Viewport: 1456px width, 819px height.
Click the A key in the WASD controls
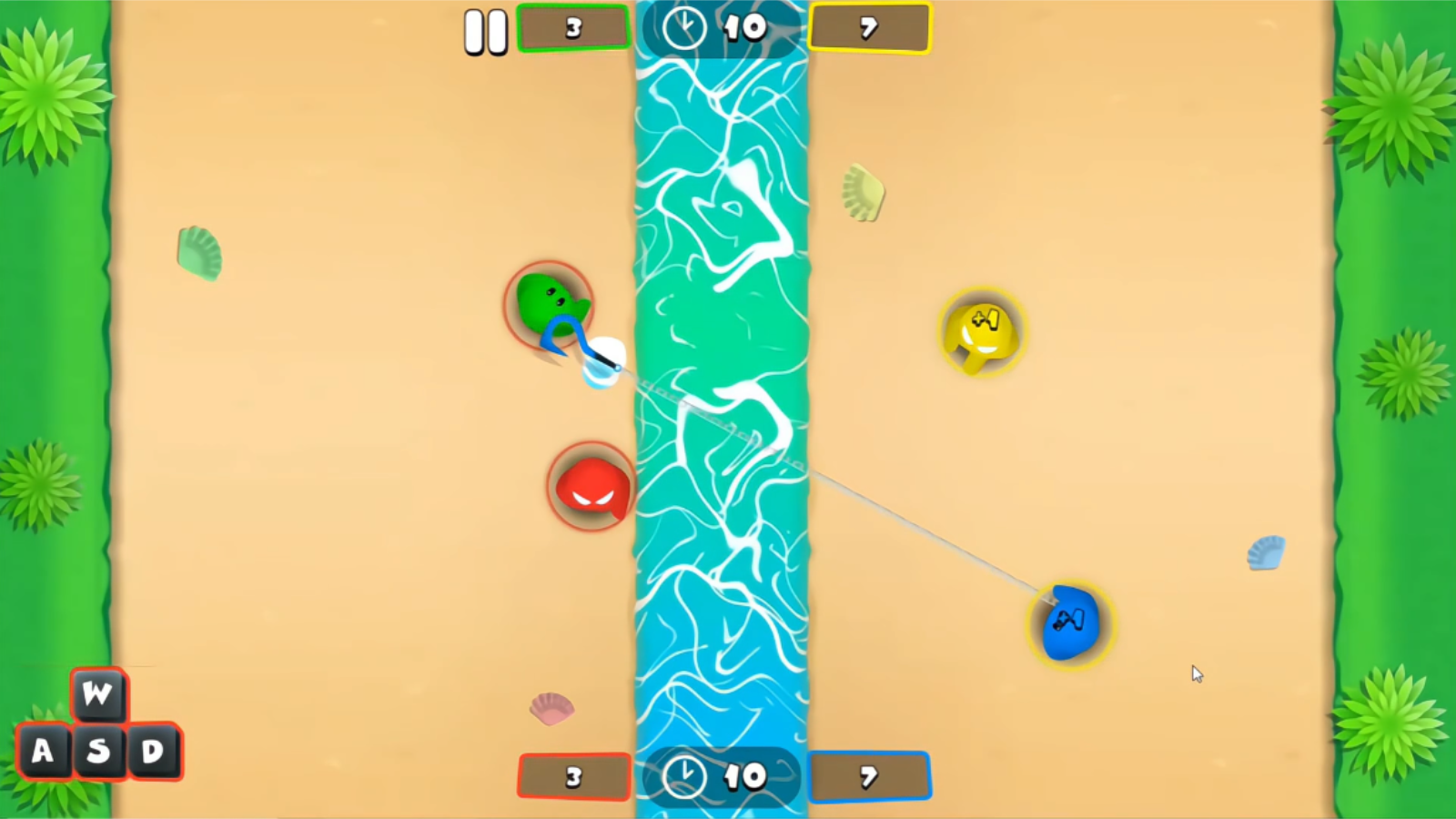[x=42, y=751]
